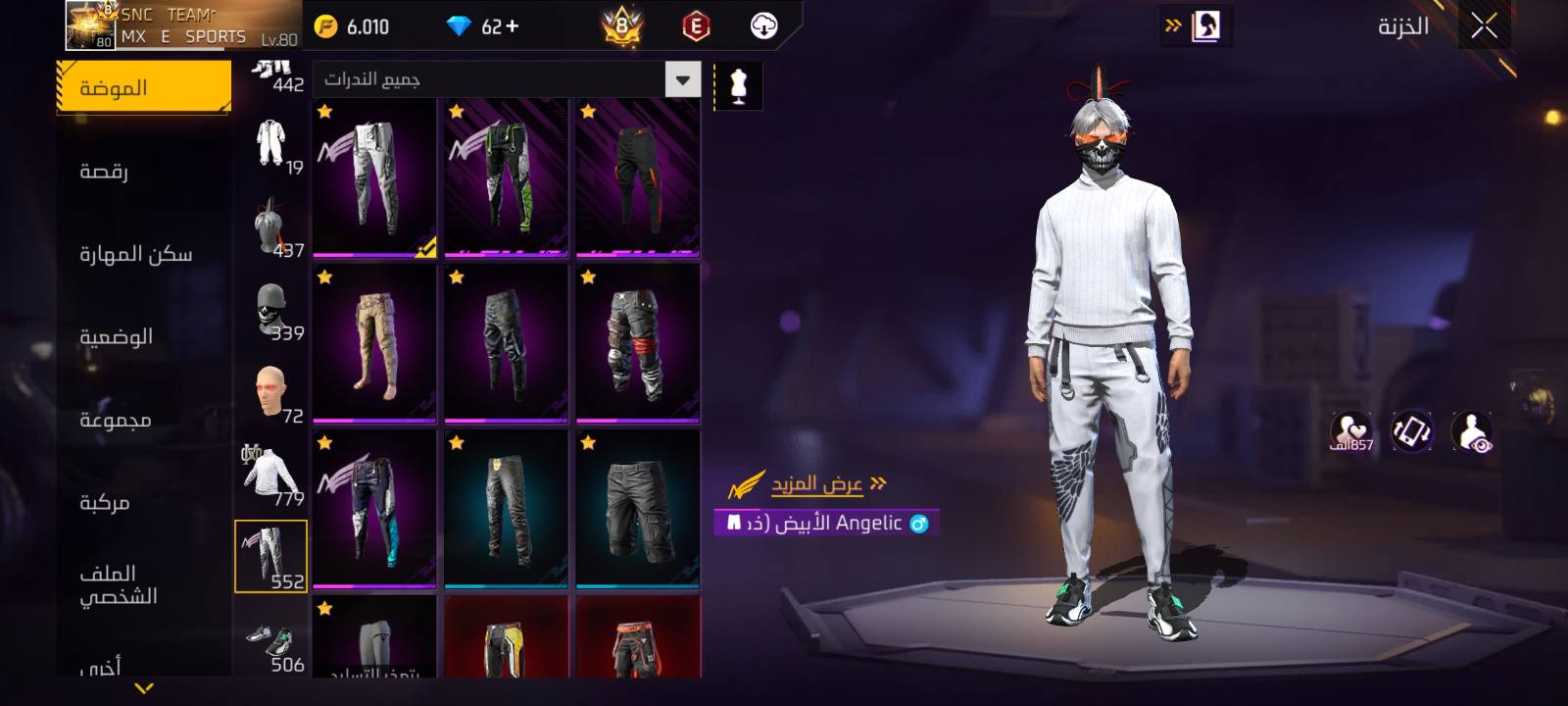Open the مجموعة collection tab
The height and width of the screenshot is (706, 1568).
click(115, 420)
